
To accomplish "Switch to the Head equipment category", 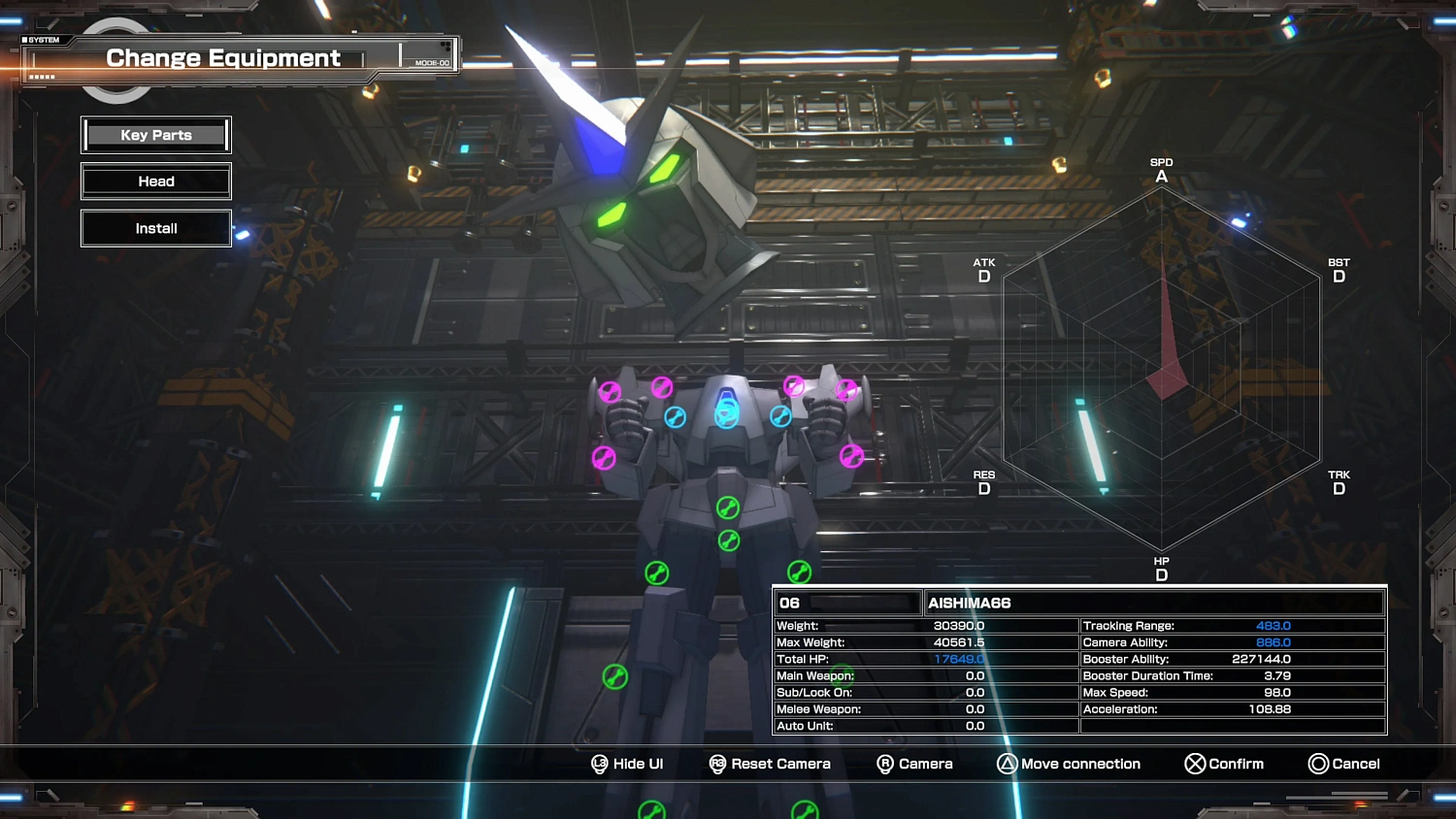I will [x=155, y=181].
